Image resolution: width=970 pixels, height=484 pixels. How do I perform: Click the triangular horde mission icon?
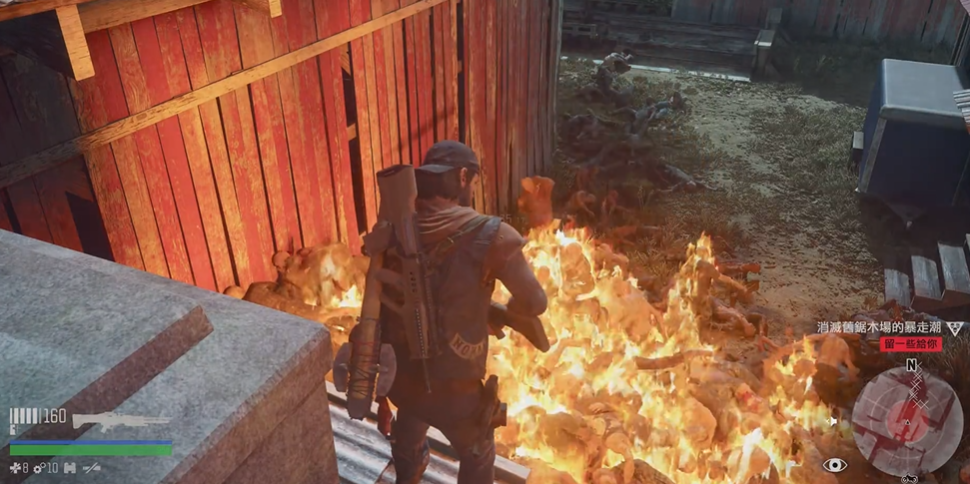[955, 327]
